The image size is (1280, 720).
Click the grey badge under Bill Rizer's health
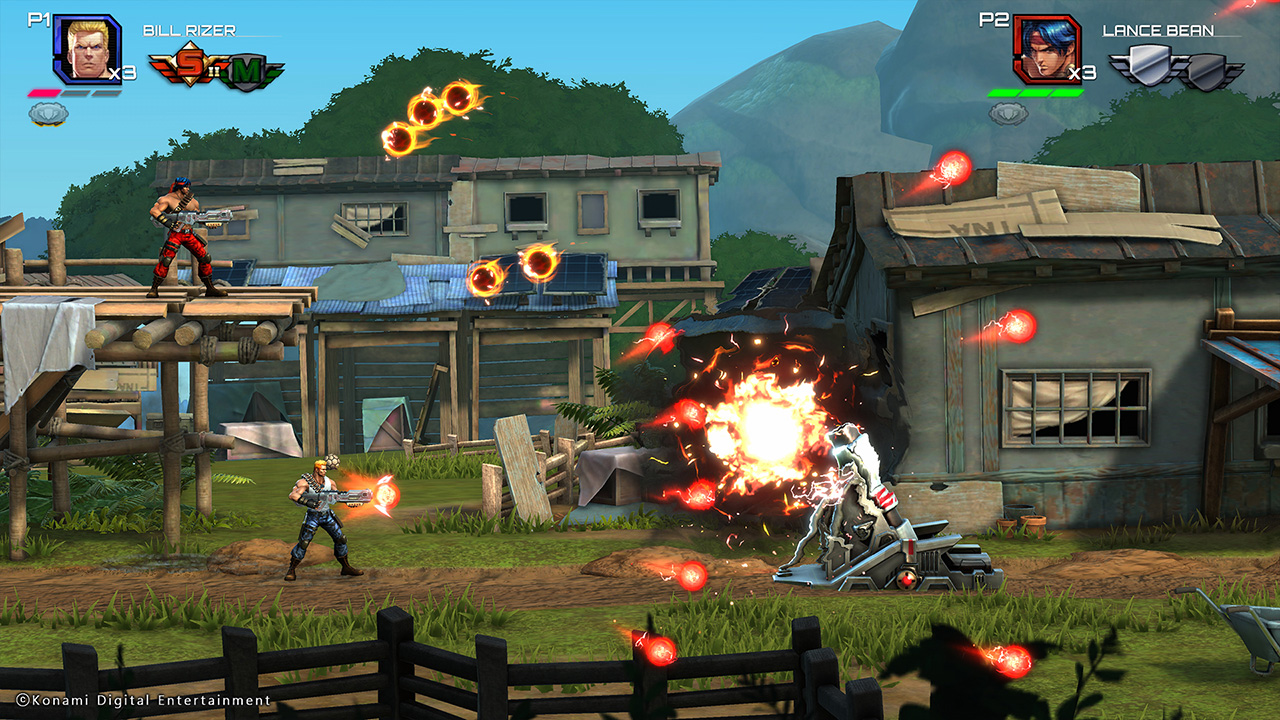(48, 113)
